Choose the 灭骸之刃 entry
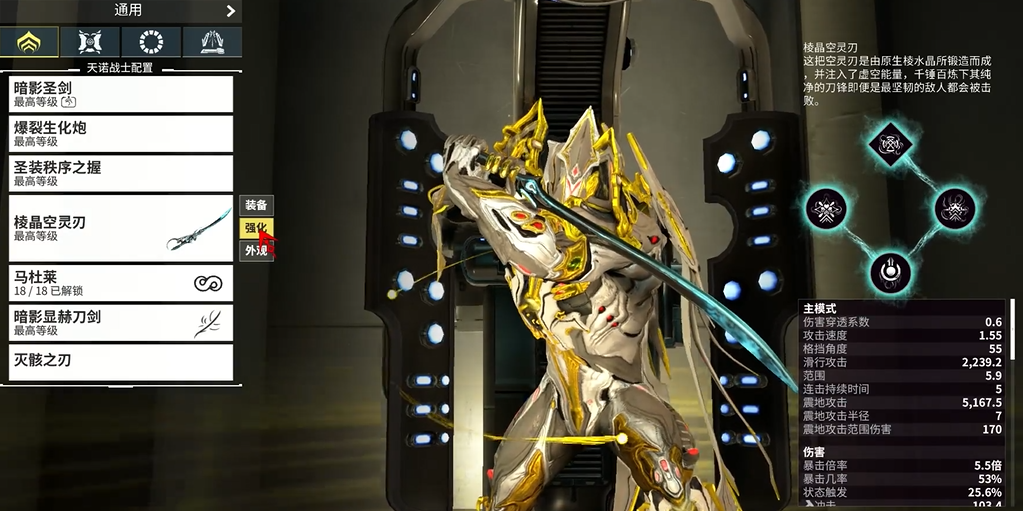 click(x=121, y=361)
